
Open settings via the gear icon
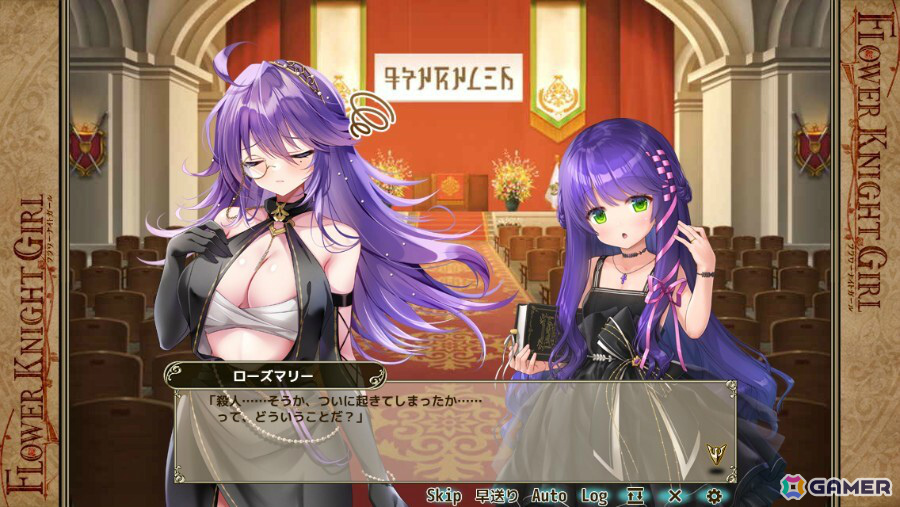pyautogui.click(x=713, y=495)
